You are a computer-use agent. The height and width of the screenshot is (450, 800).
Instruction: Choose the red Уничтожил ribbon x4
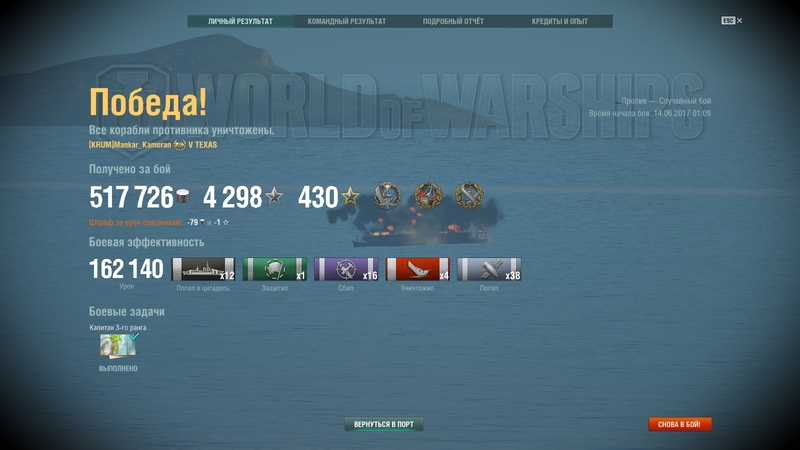pos(417,269)
